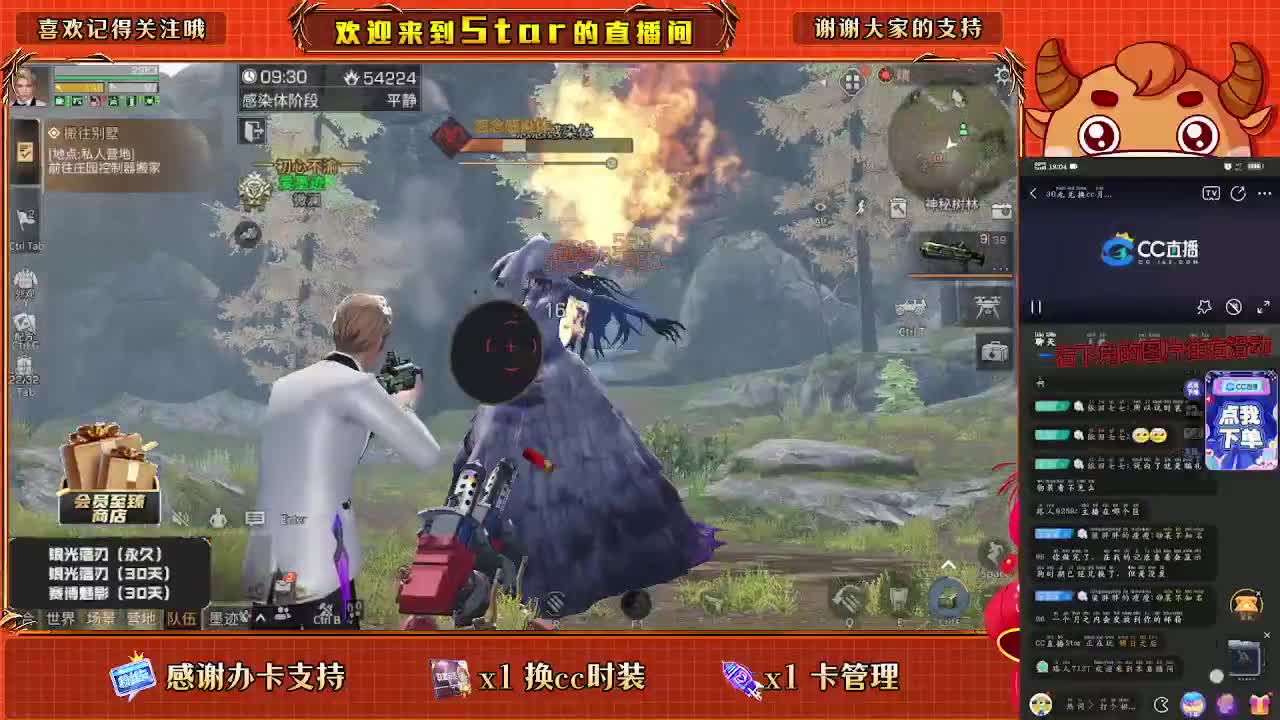Toggle off stream comments with the block icon

coord(1234,307)
